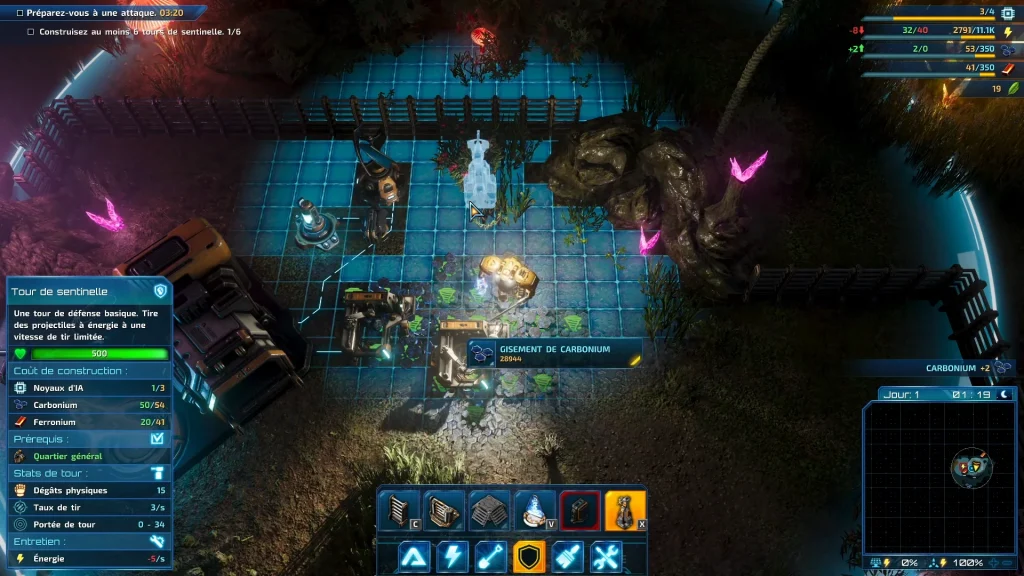
Task: Select the shield defense category tab
Action: [x=529, y=557]
